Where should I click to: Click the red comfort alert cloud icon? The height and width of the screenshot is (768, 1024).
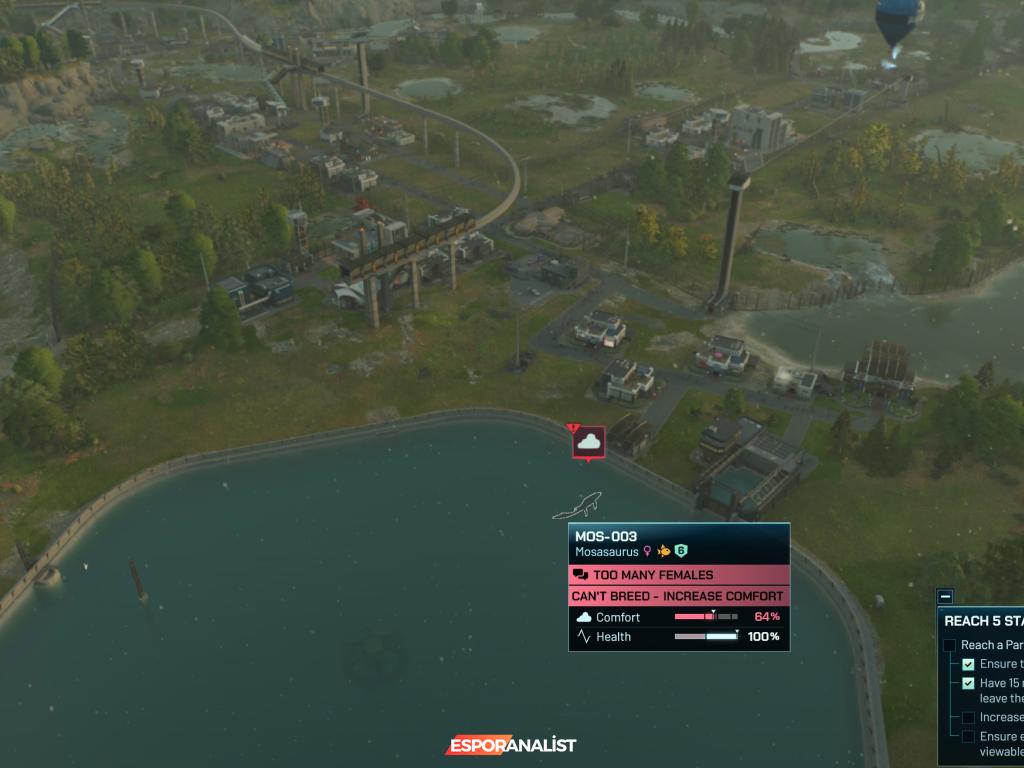coord(589,440)
